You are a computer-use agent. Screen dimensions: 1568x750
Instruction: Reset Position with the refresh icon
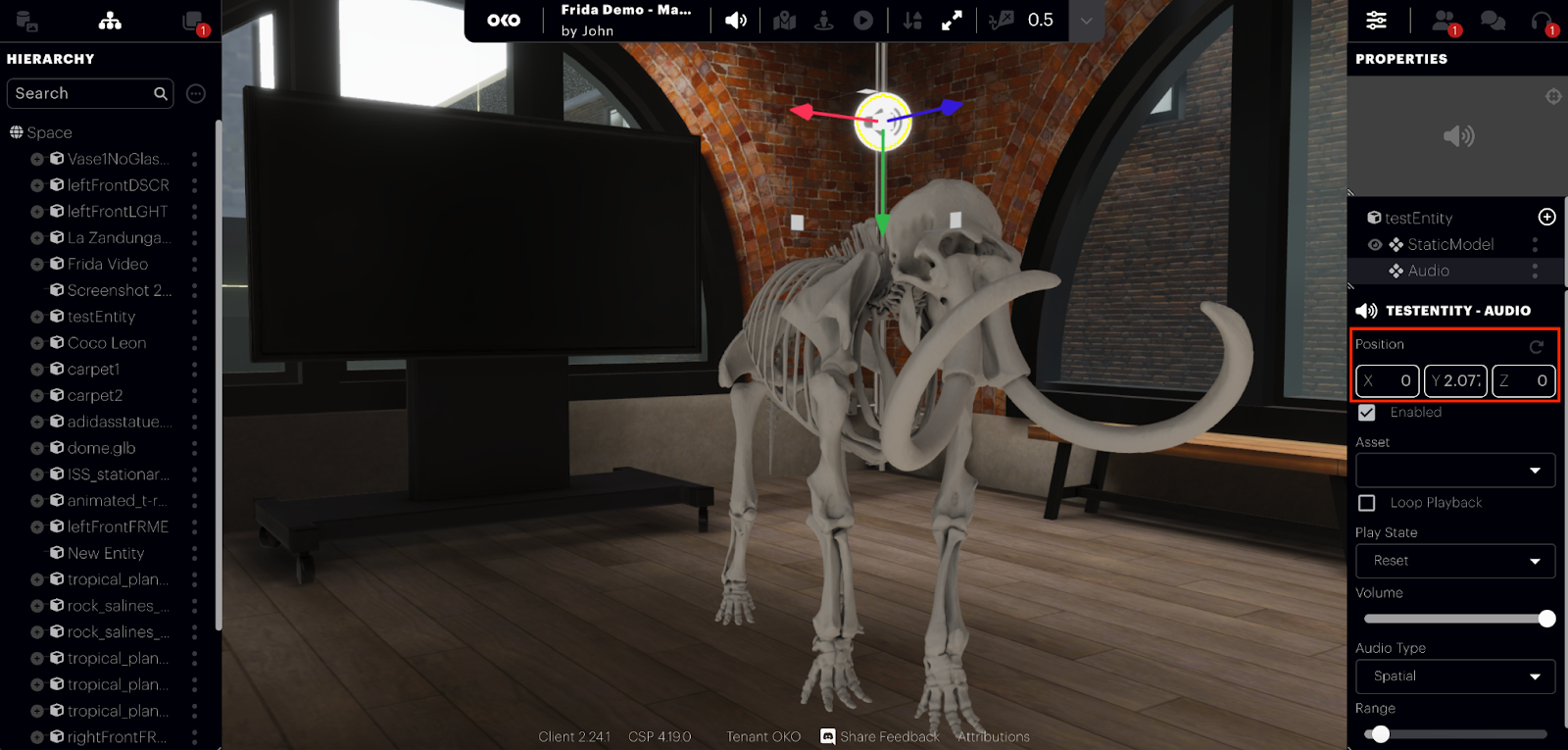point(1536,346)
